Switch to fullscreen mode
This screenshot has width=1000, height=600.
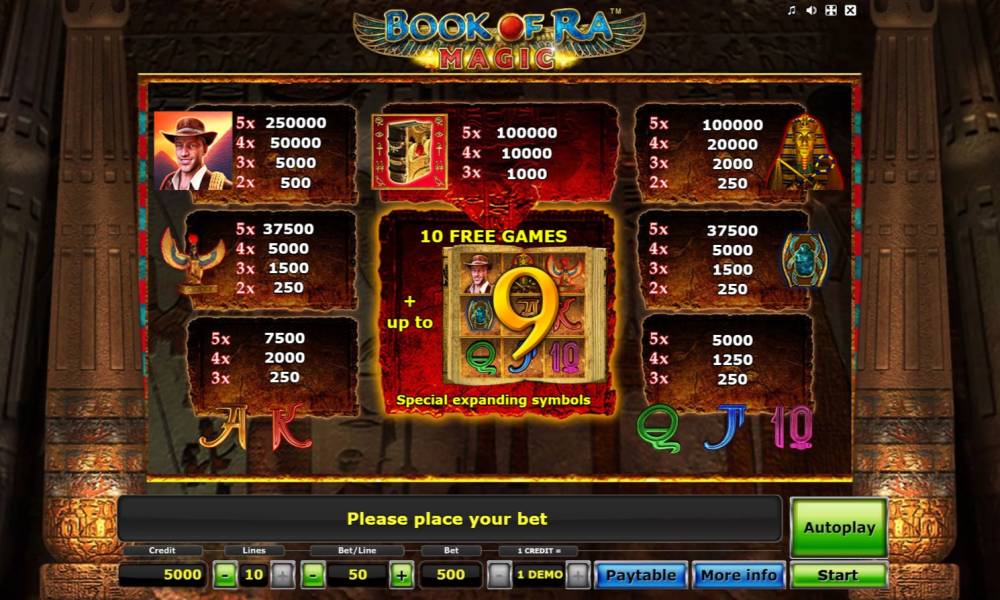(x=831, y=11)
